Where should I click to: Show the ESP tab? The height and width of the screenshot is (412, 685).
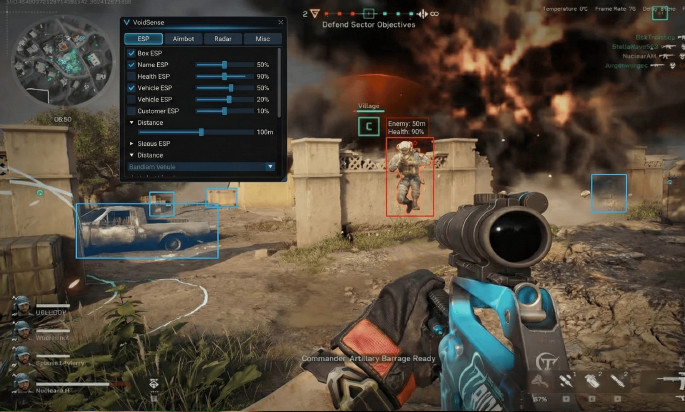143,39
